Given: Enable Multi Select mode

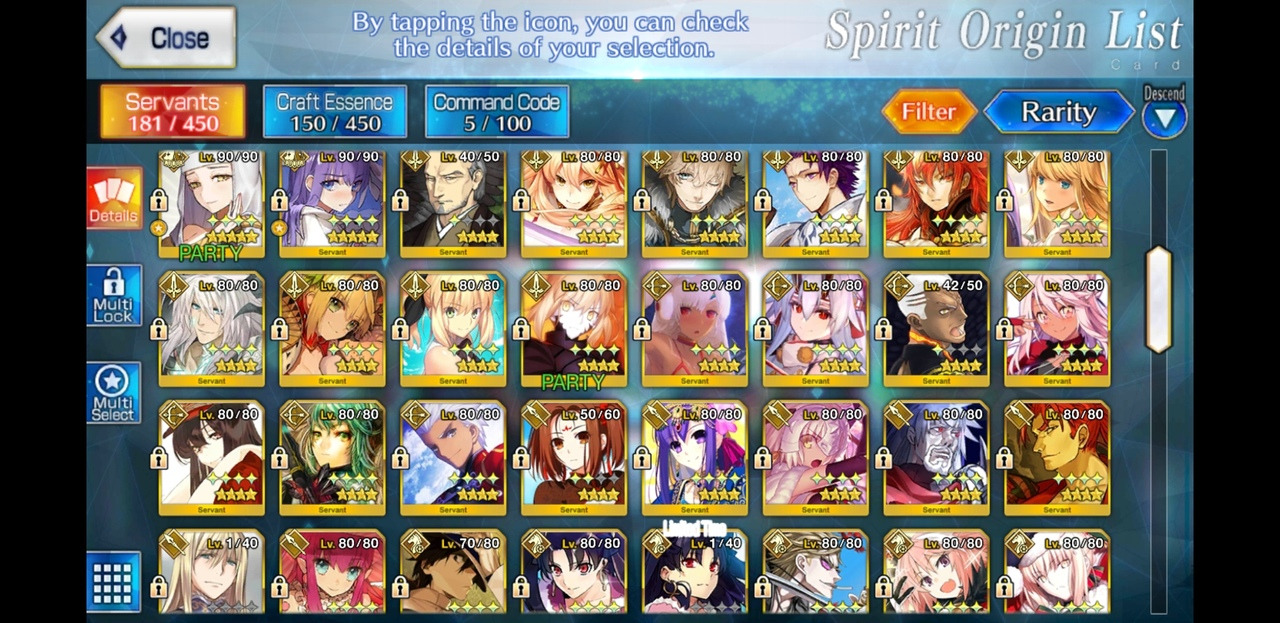Looking at the screenshot, I should coord(113,392).
